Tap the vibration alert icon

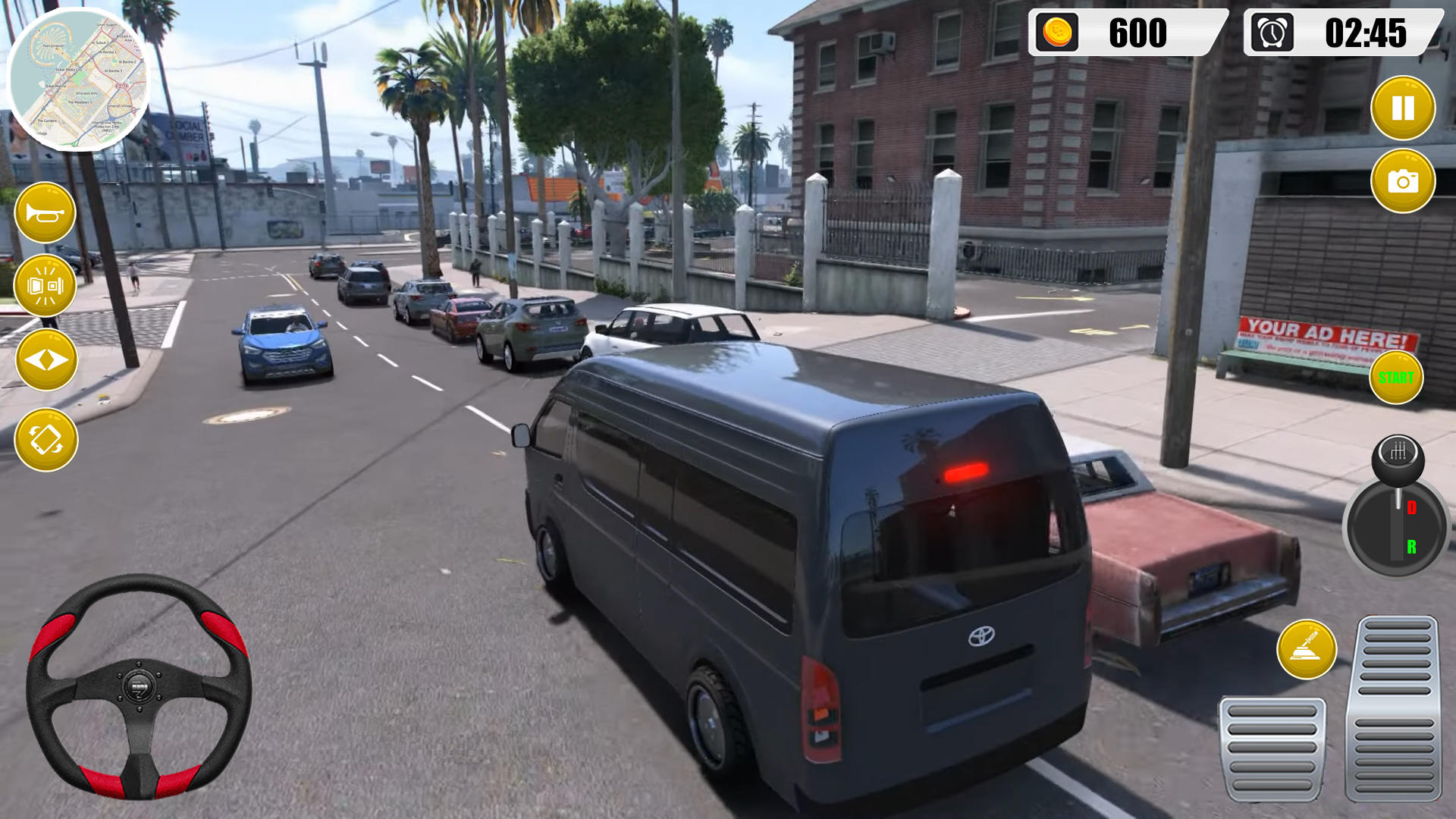pyautogui.click(x=45, y=285)
